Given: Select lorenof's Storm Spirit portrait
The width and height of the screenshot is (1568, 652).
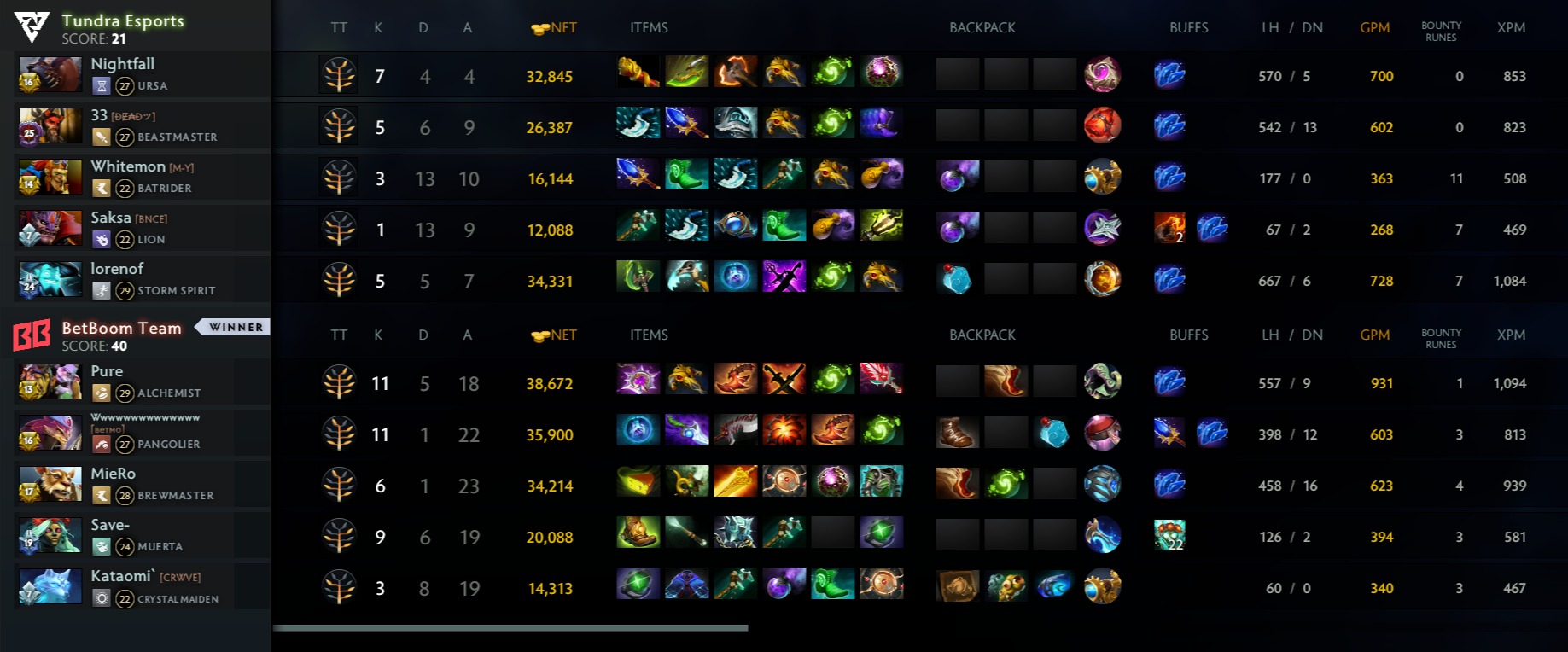Looking at the screenshot, I should pos(50,280).
